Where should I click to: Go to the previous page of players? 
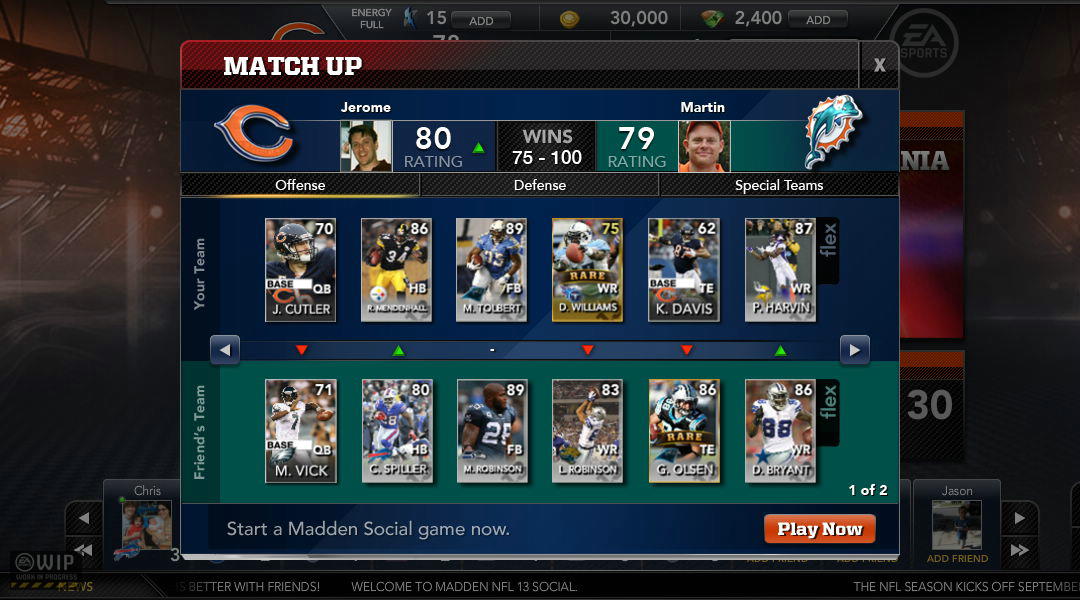coord(225,350)
